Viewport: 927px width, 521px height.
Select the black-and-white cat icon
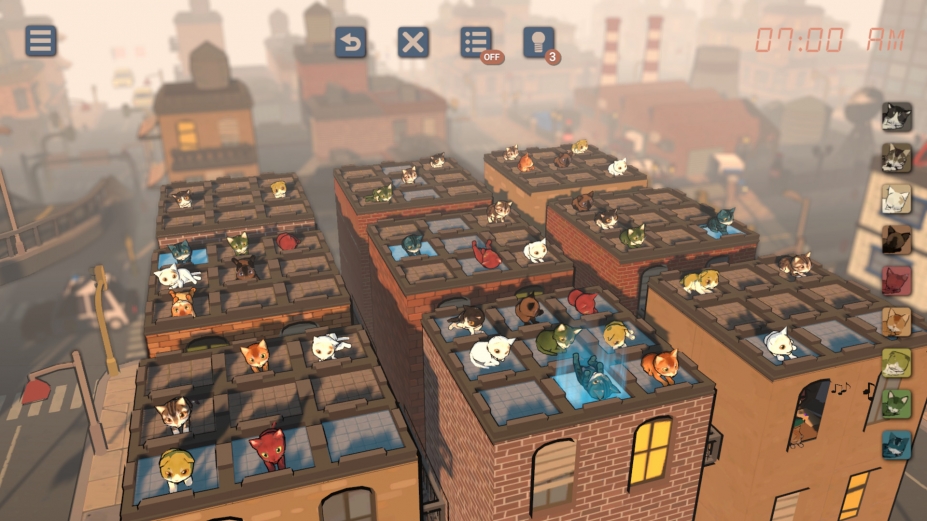pos(896,117)
